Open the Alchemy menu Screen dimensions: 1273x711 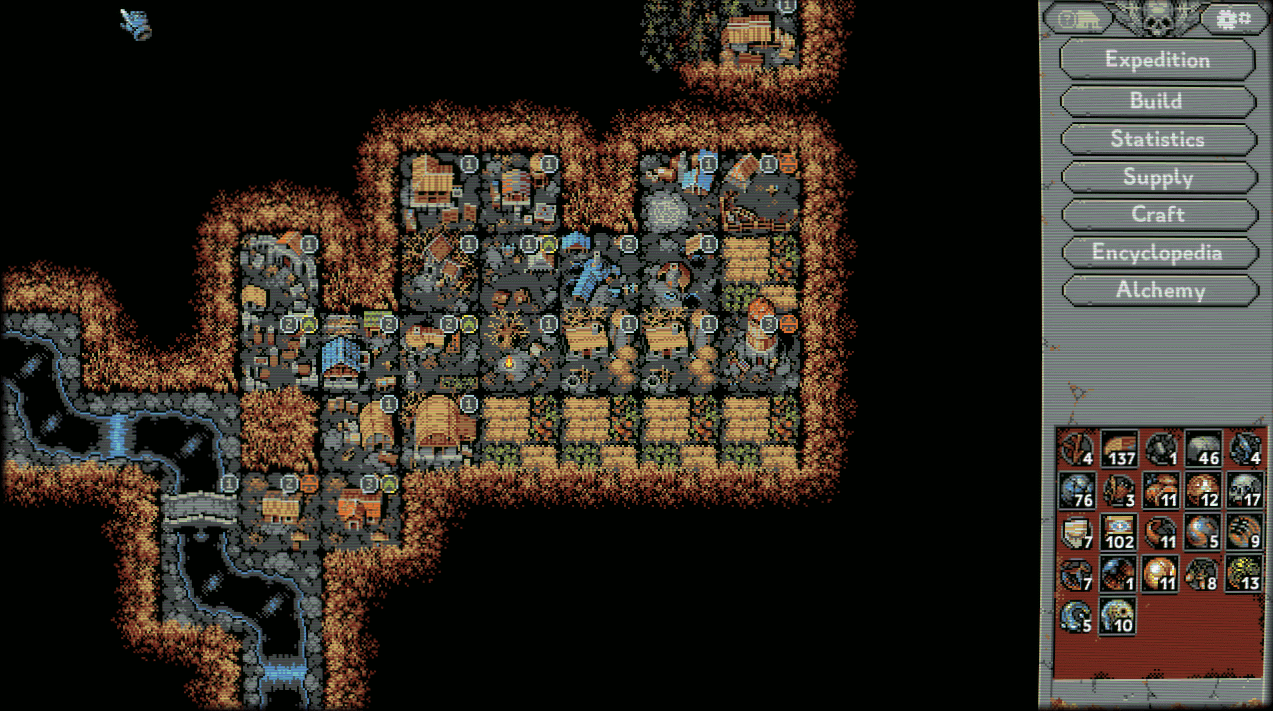(x=1157, y=290)
